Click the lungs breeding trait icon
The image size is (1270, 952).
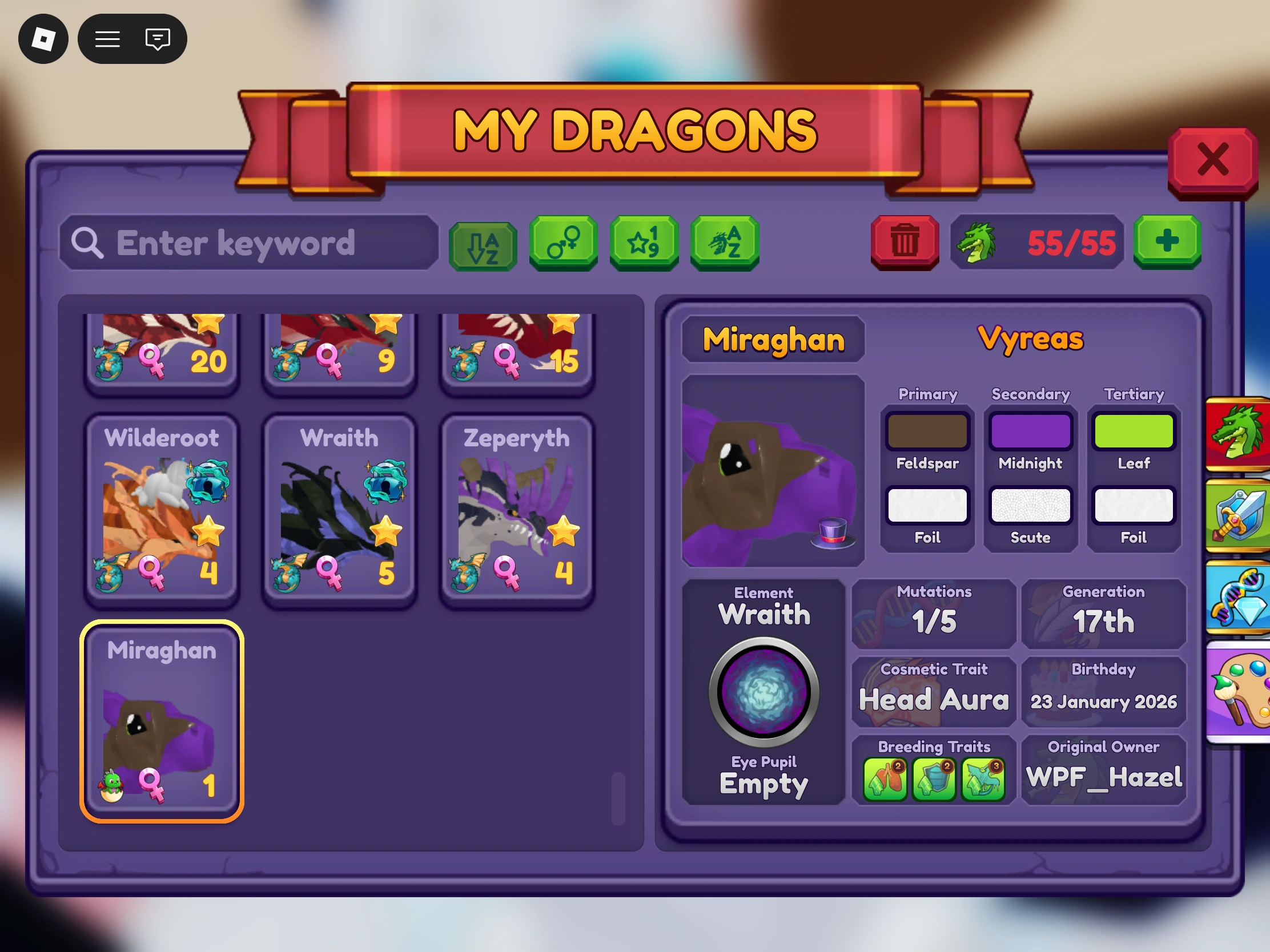(x=885, y=778)
